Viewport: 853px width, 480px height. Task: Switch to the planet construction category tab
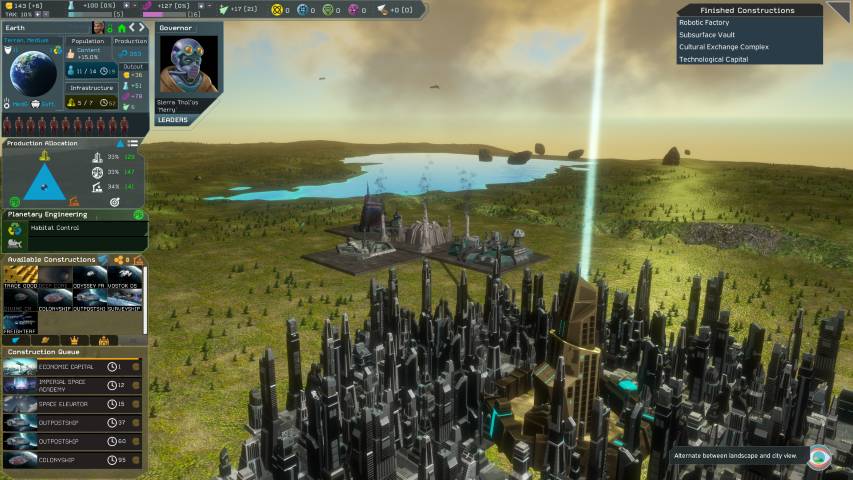coord(46,341)
